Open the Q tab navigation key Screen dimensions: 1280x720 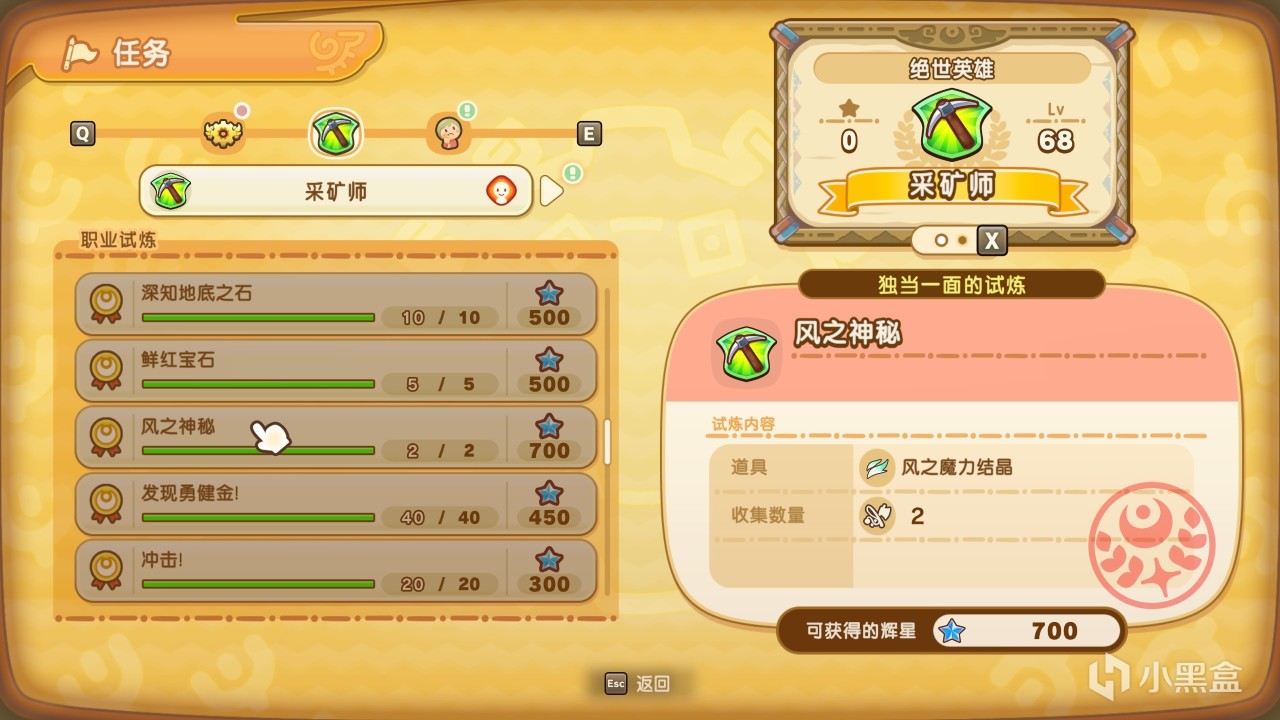click(x=83, y=133)
